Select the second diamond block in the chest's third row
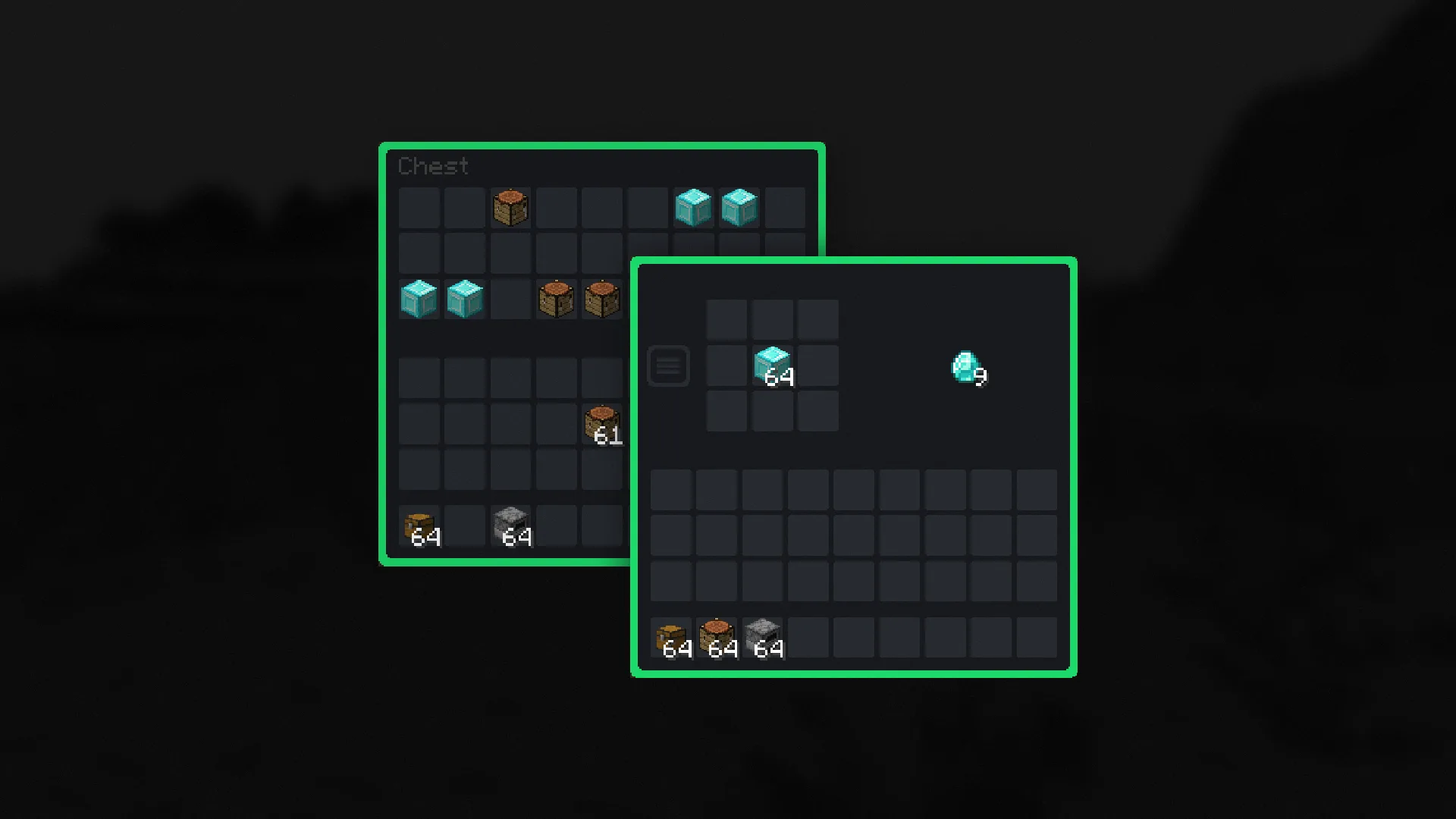1456x819 pixels. [465, 300]
